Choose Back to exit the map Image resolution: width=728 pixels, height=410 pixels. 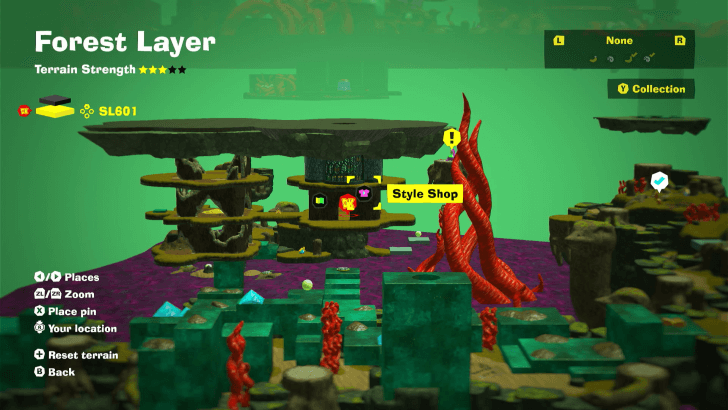pyautogui.click(x=62, y=371)
